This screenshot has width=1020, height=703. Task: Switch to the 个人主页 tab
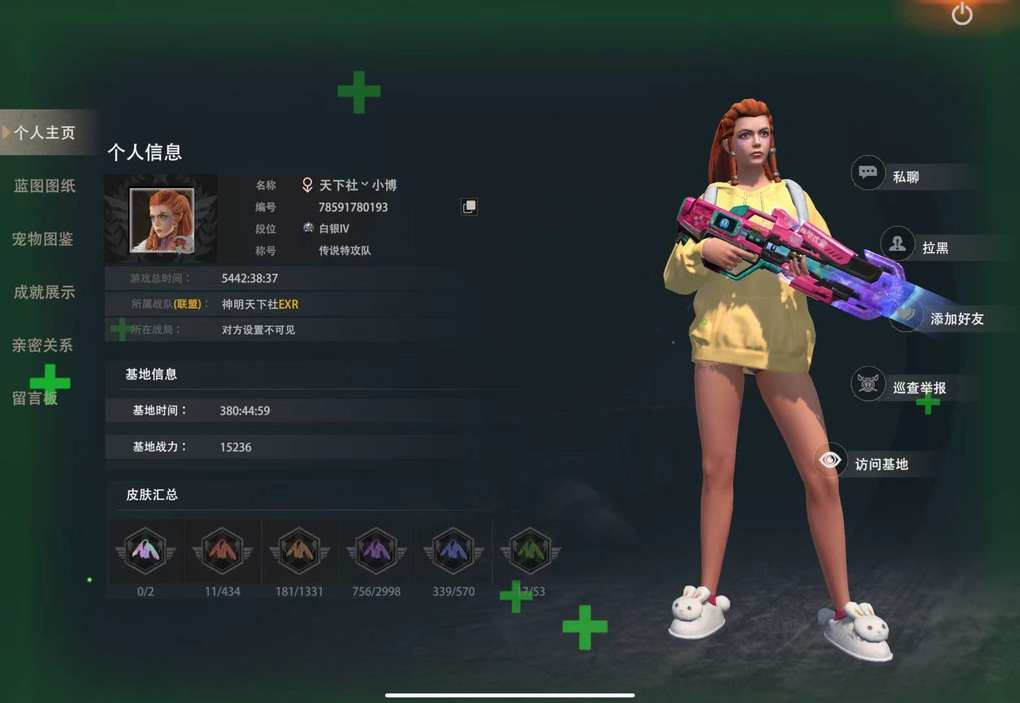(x=45, y=132)
